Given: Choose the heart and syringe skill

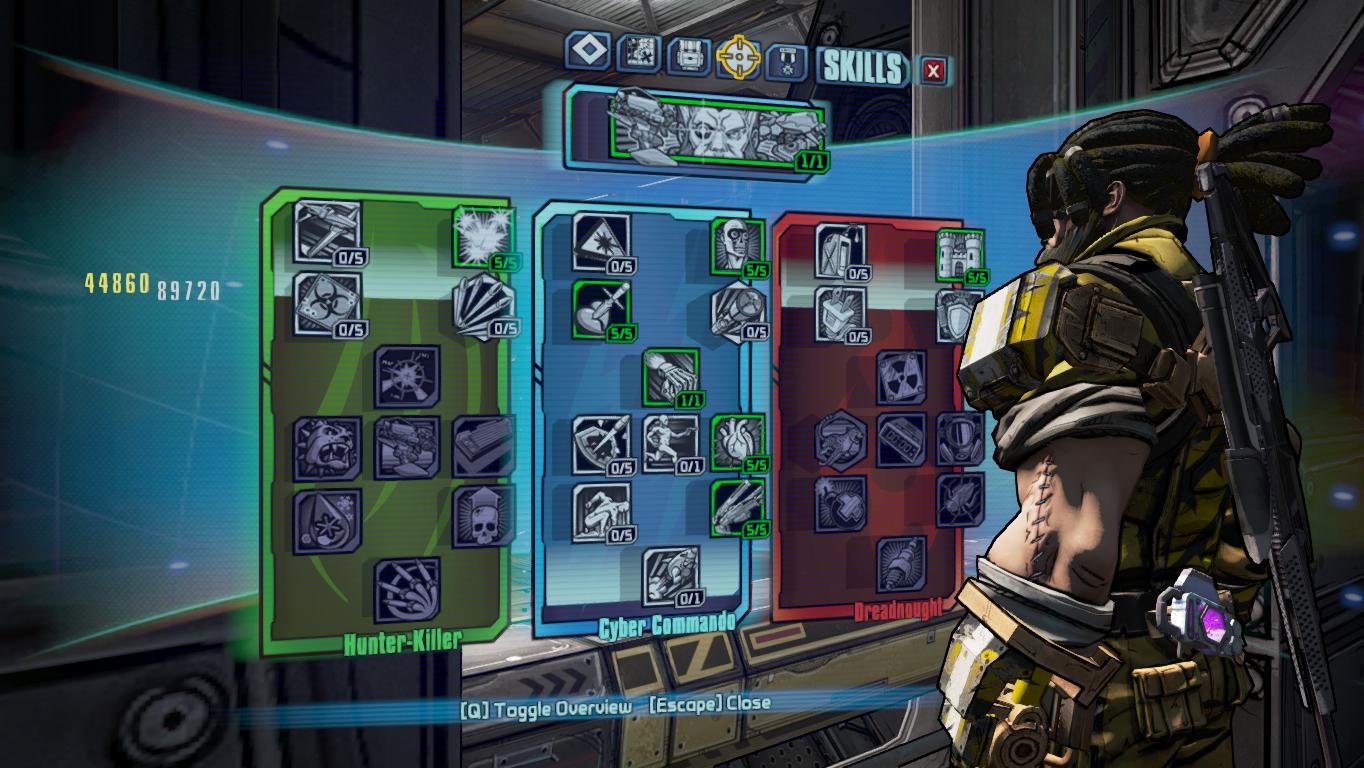Looking at the screenshot, I should [602, 308].
